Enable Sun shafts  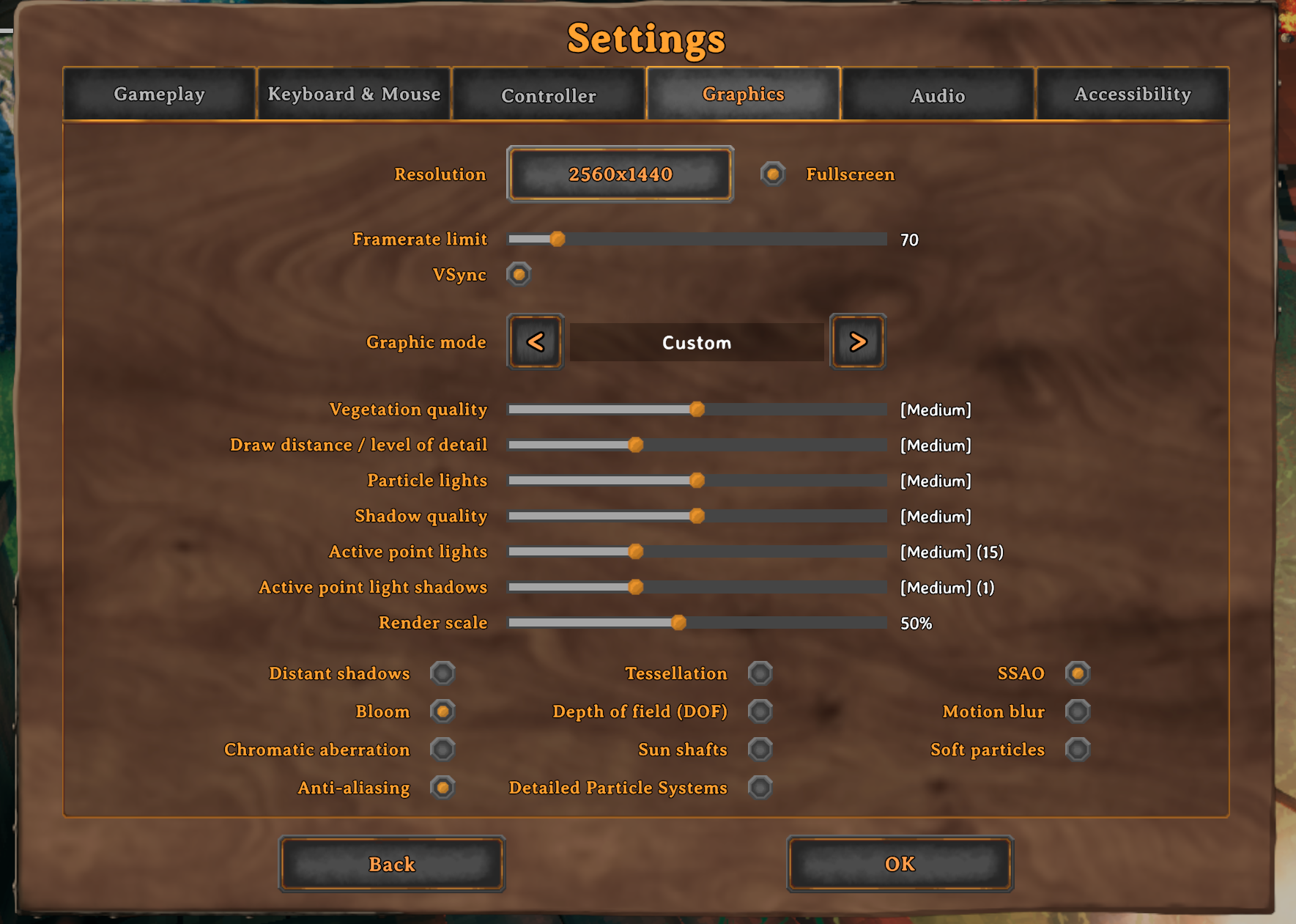click(x=760, y=750)
